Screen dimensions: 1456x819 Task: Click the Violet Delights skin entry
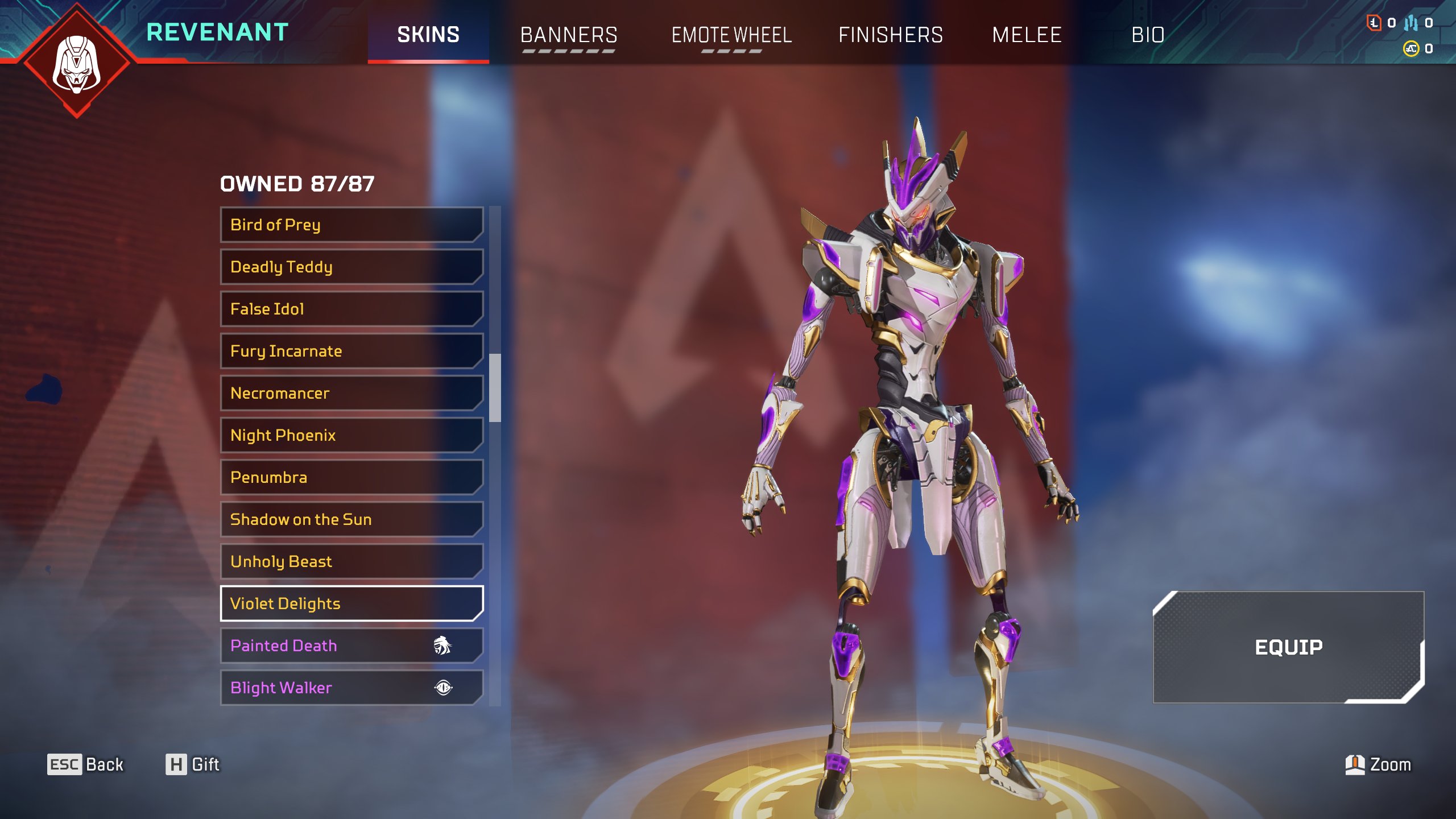pos(351,603)
